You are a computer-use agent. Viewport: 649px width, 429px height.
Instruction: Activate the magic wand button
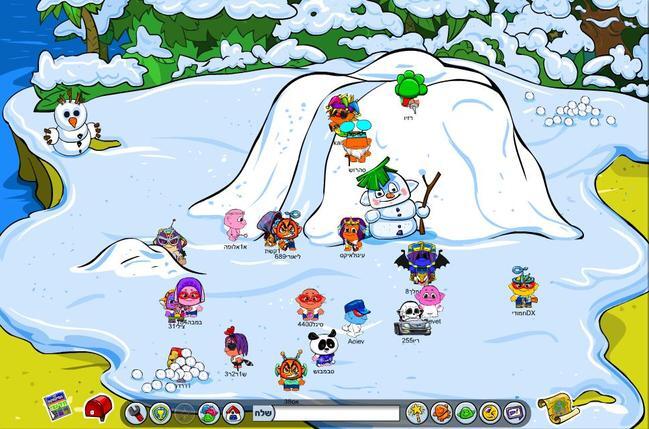[x=417, y=412]
